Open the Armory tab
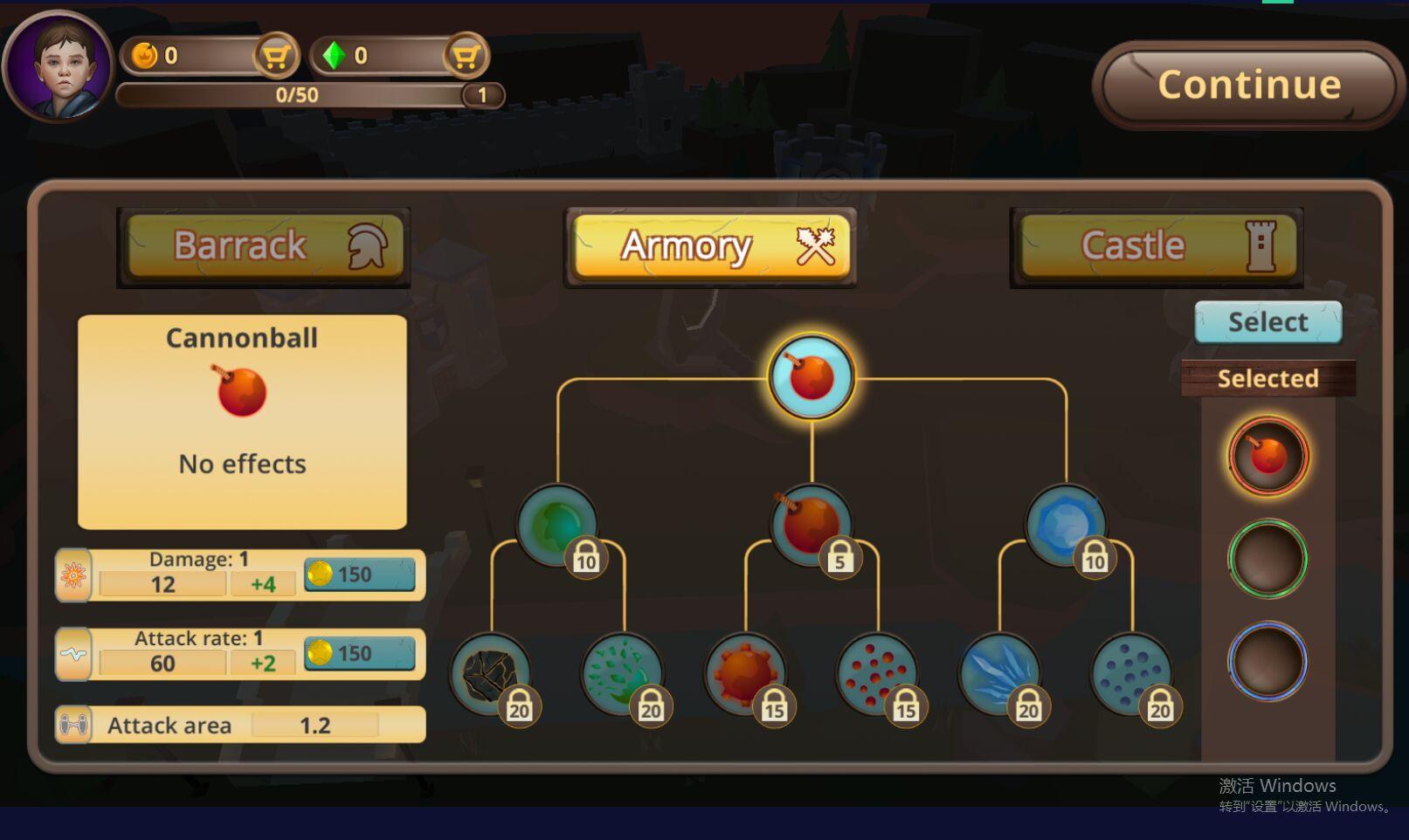1409x840 pixels. tap(710, 246)
